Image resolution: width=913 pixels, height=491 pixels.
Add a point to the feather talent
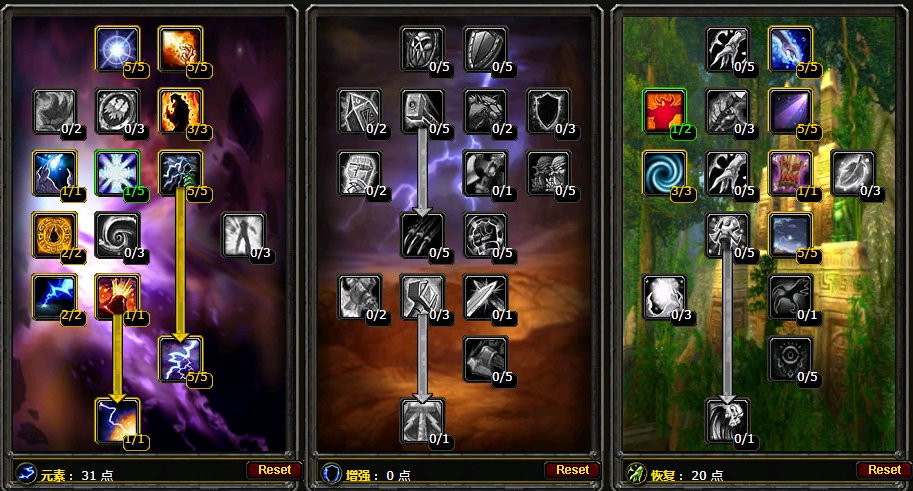(x=852, y=172)
